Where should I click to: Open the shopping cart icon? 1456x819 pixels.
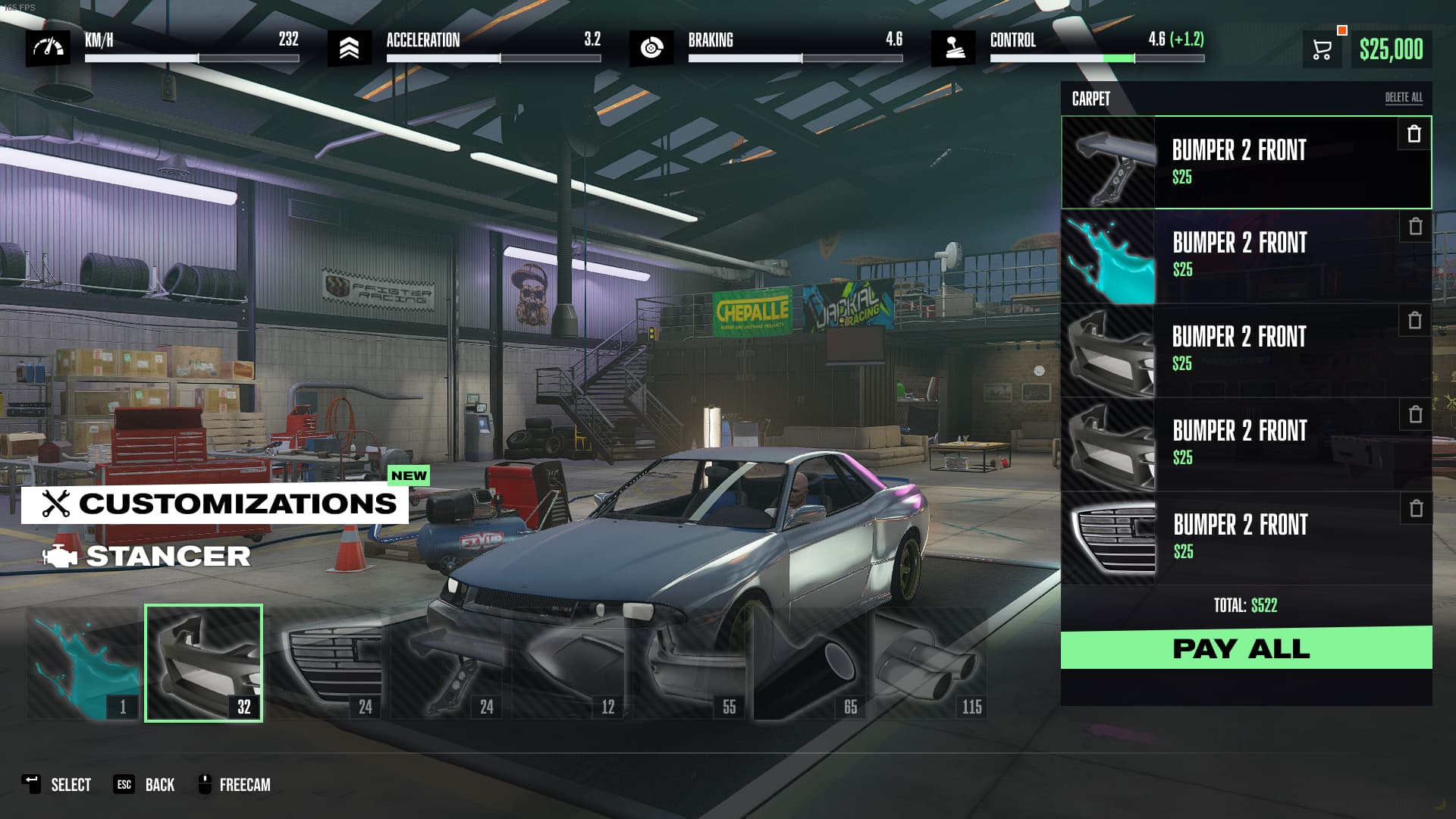(x=1322, y=50)
